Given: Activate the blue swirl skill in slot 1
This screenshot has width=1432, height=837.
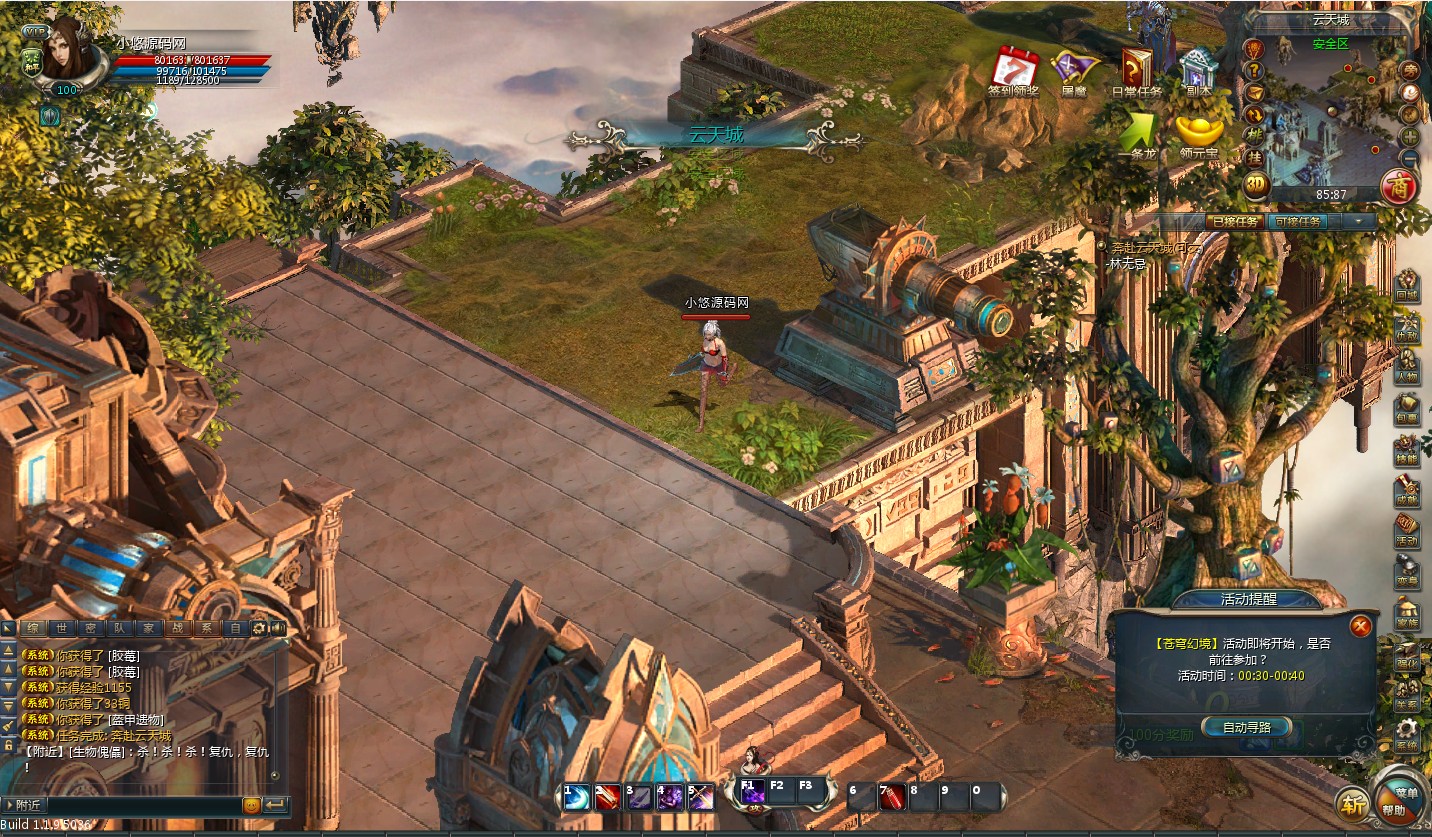Looking at the screenshot, I should [x=576, y=797].
